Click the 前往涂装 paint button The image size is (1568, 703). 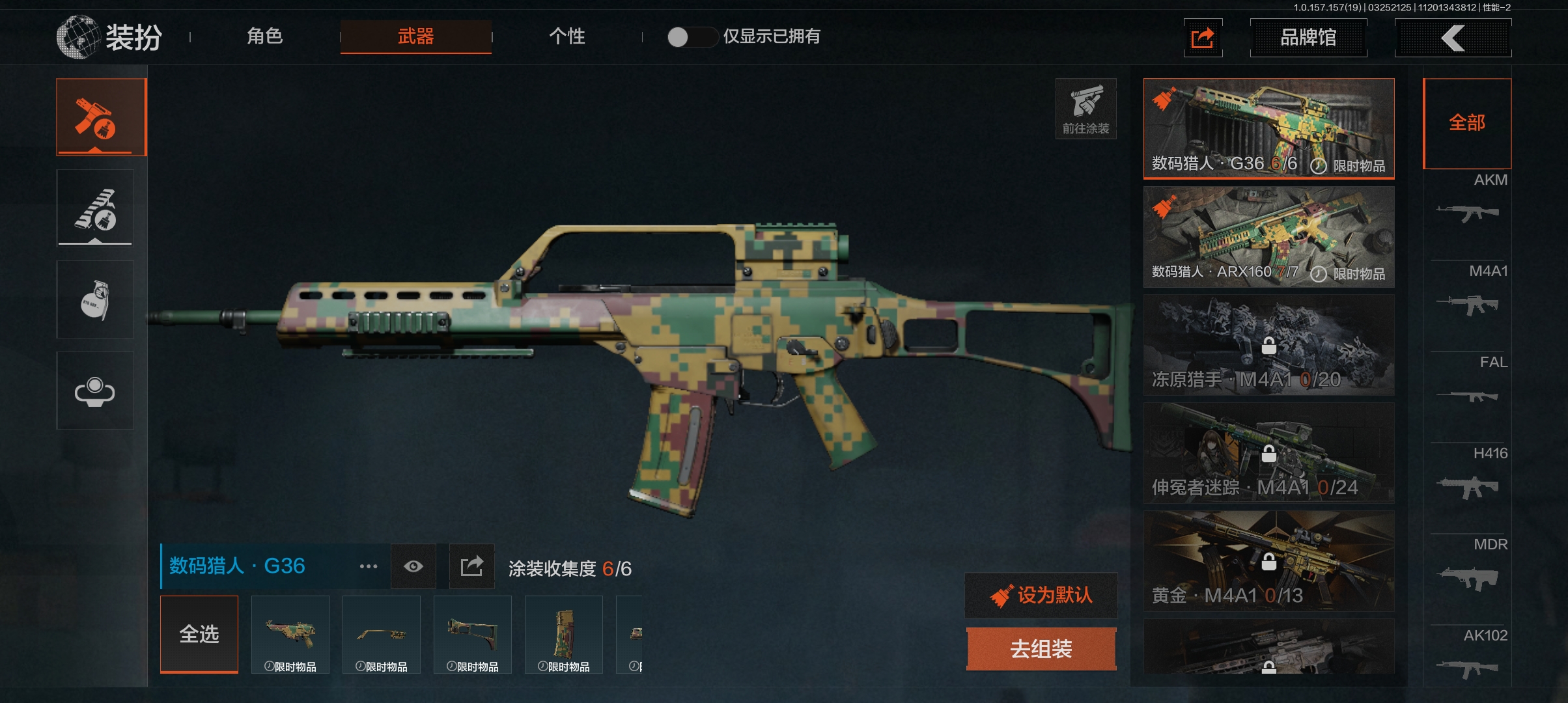click(1085, 109)
